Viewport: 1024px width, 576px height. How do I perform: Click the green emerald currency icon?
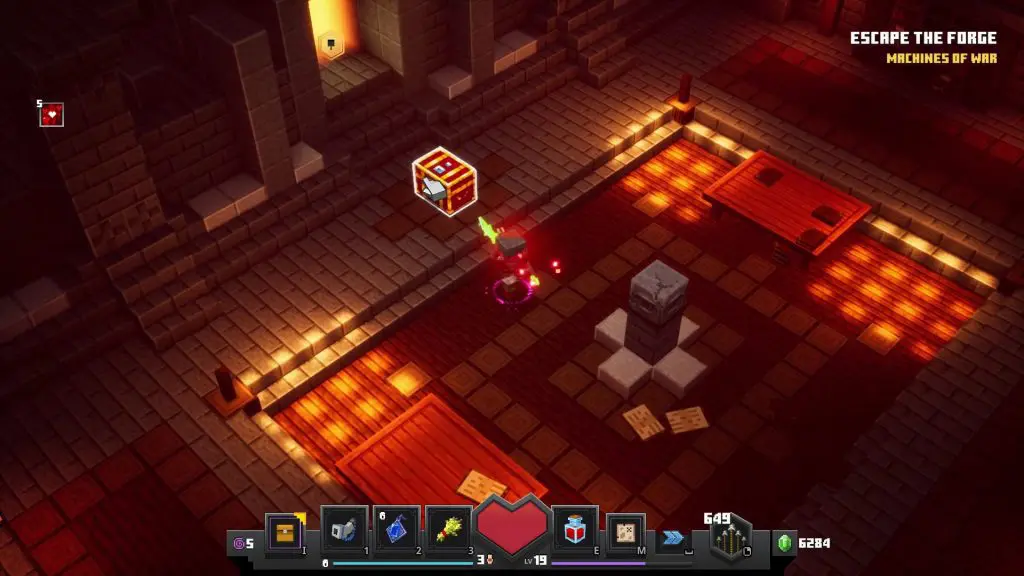786,543
